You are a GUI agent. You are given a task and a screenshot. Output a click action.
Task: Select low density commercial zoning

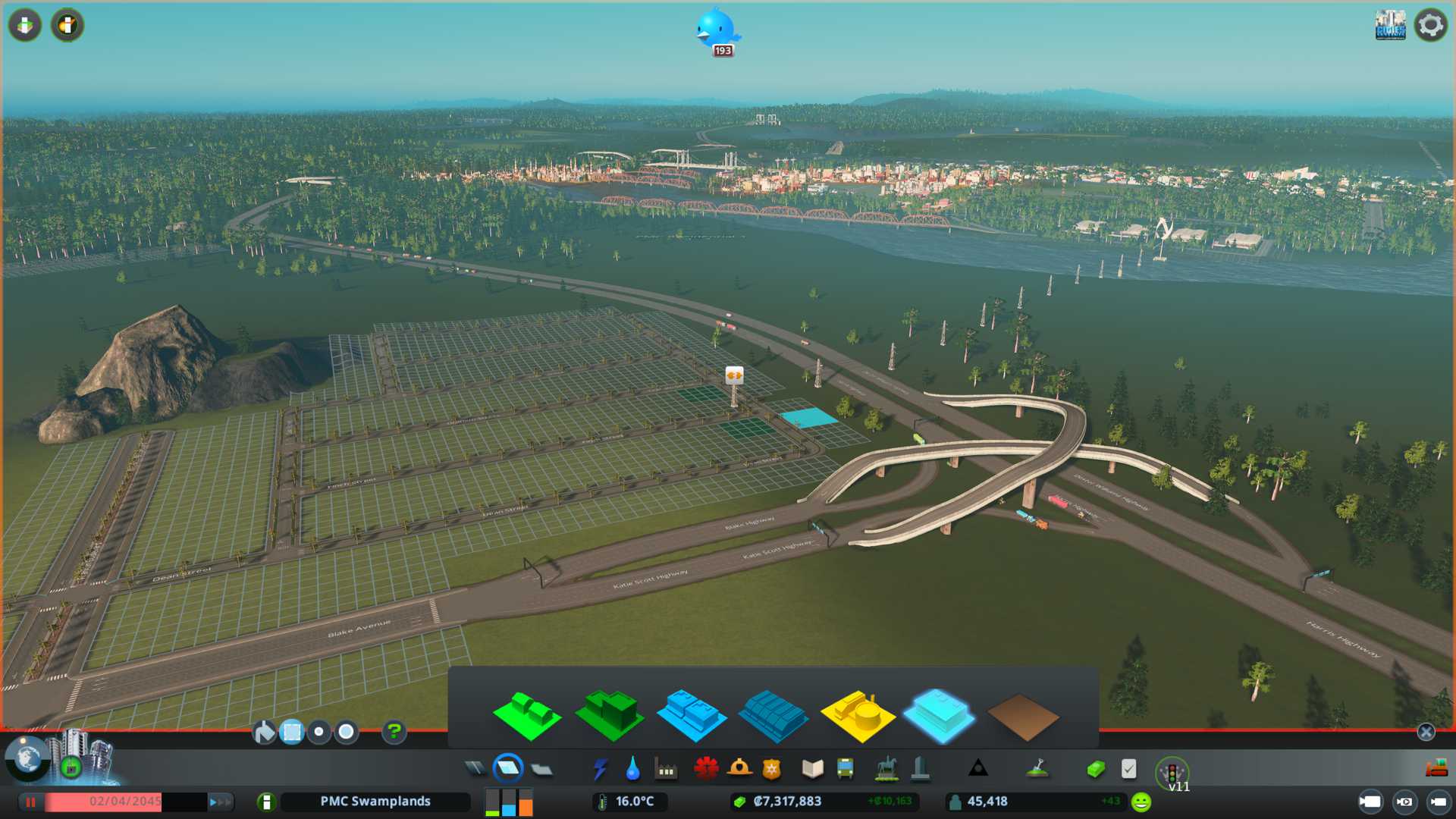(691, 716)
